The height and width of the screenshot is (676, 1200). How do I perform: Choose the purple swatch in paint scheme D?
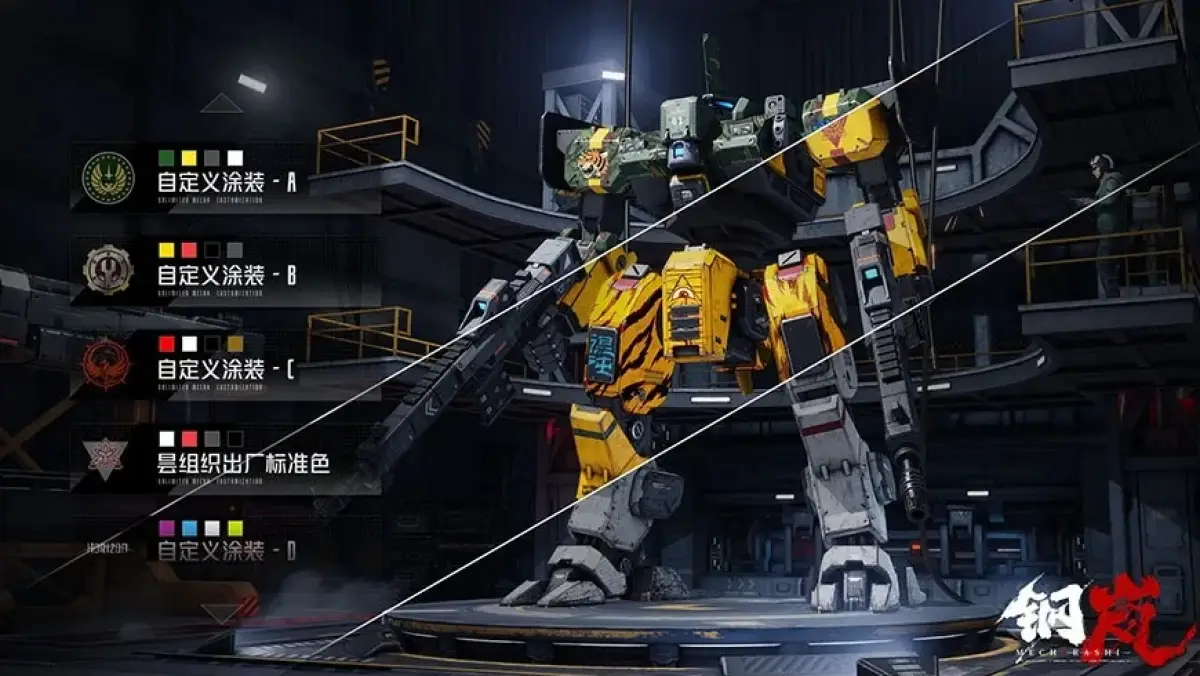[x=166, y=527]
